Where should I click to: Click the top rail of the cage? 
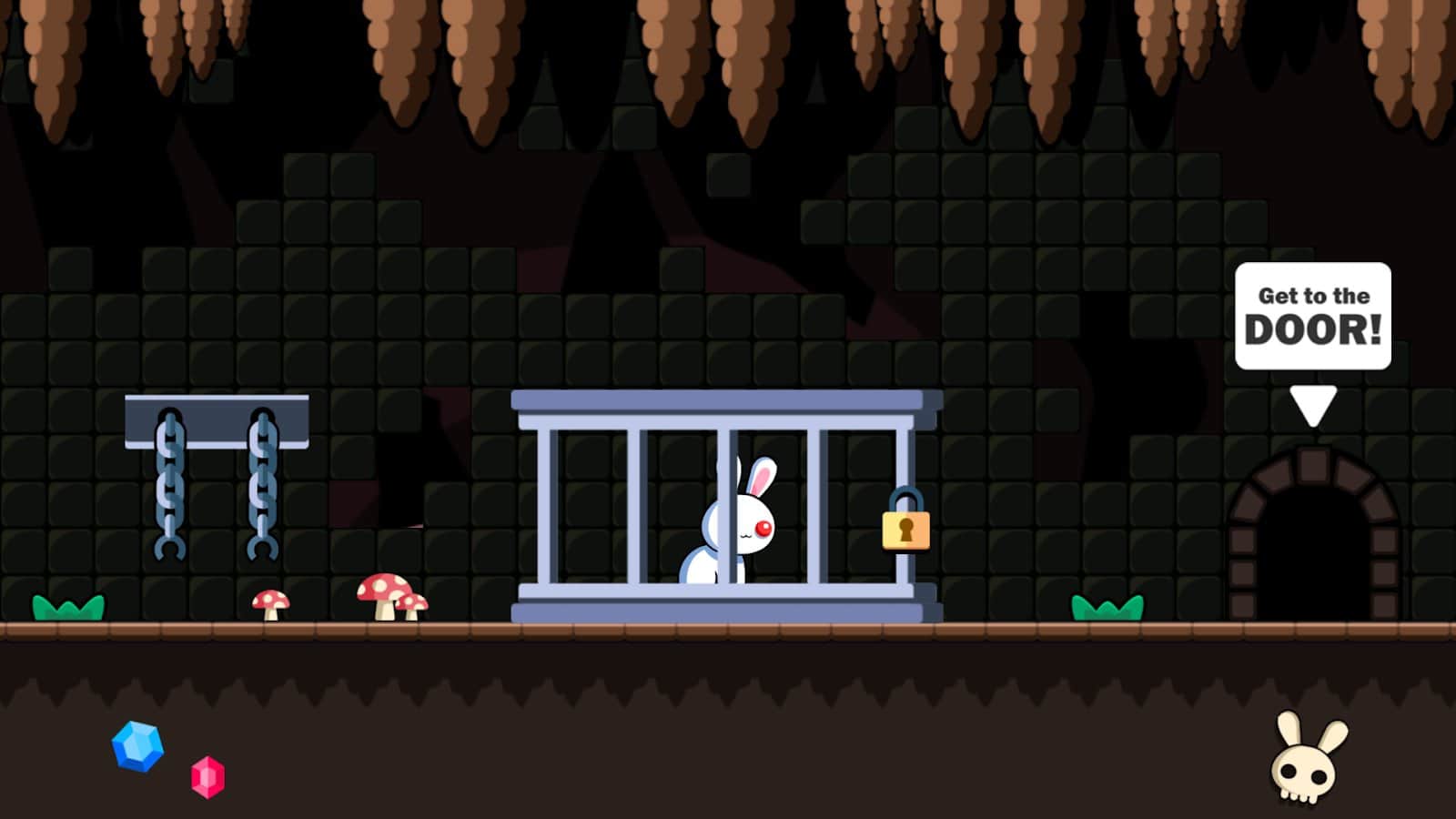coord(723,400)
